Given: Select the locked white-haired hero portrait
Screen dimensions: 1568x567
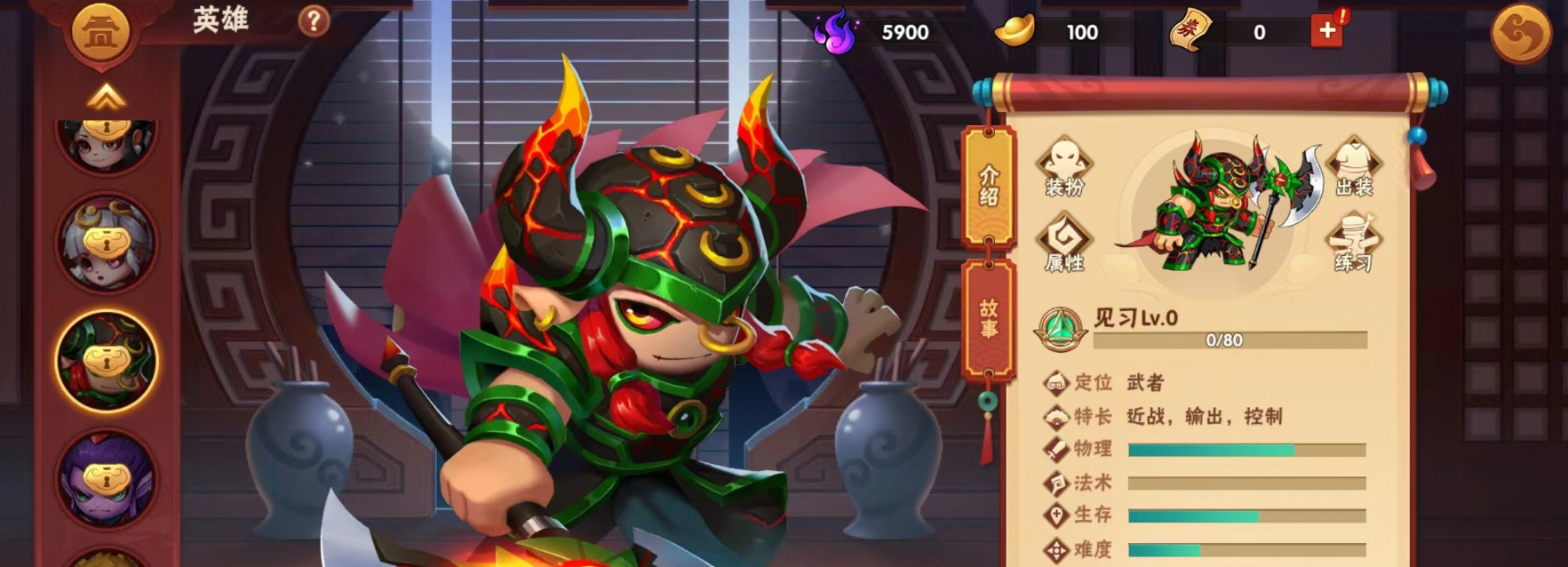Looking at the screenshot, I should pos(106,244).
